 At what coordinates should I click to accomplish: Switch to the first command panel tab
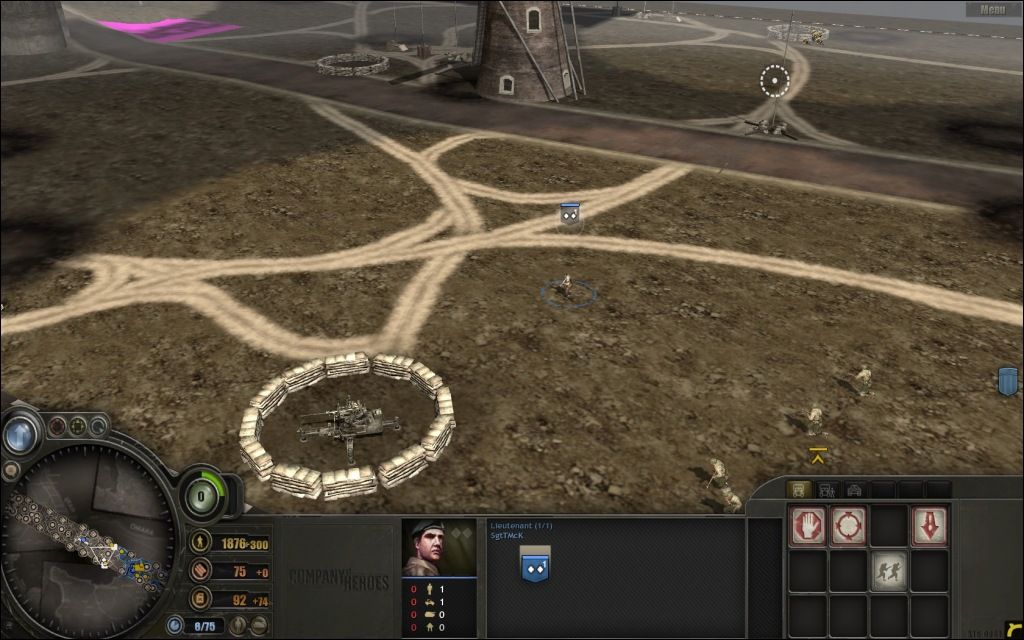point(799,490)
